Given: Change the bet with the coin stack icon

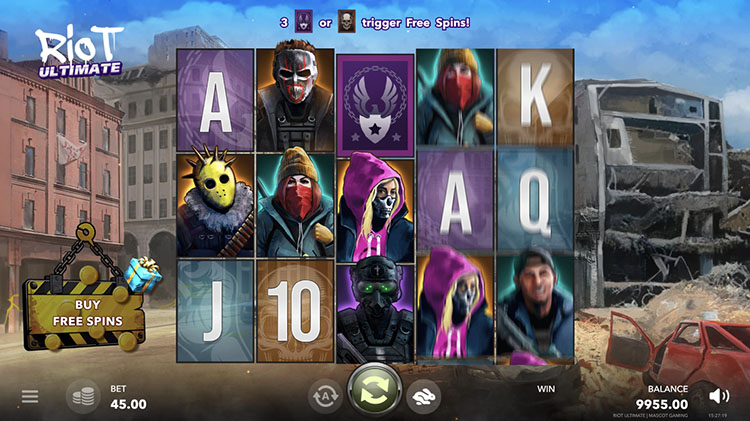Looking at the screenshot, I should tap(83, 396).
